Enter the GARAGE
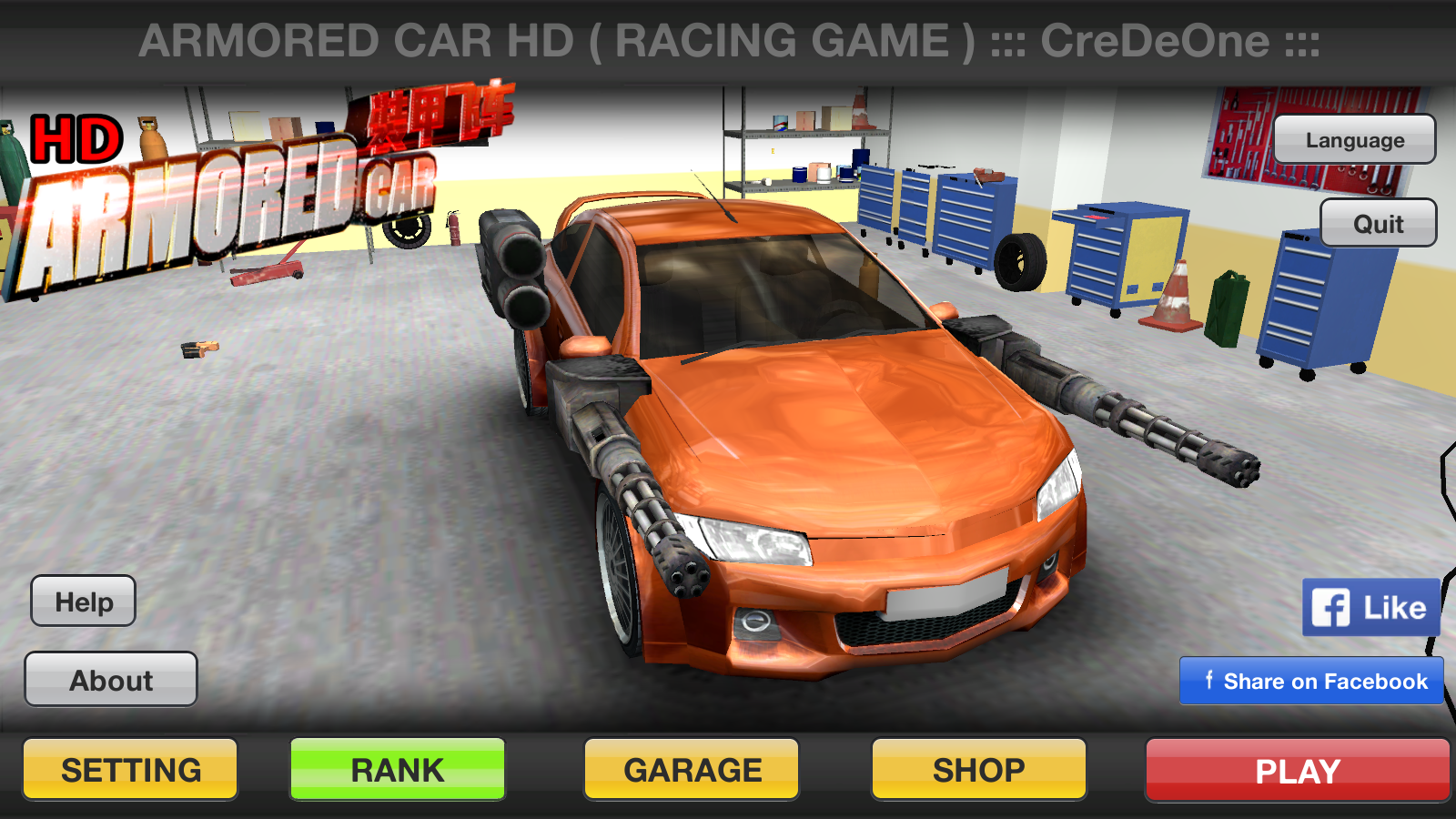The width and height of the screenshot is (1456, 819). pos(692,770)
